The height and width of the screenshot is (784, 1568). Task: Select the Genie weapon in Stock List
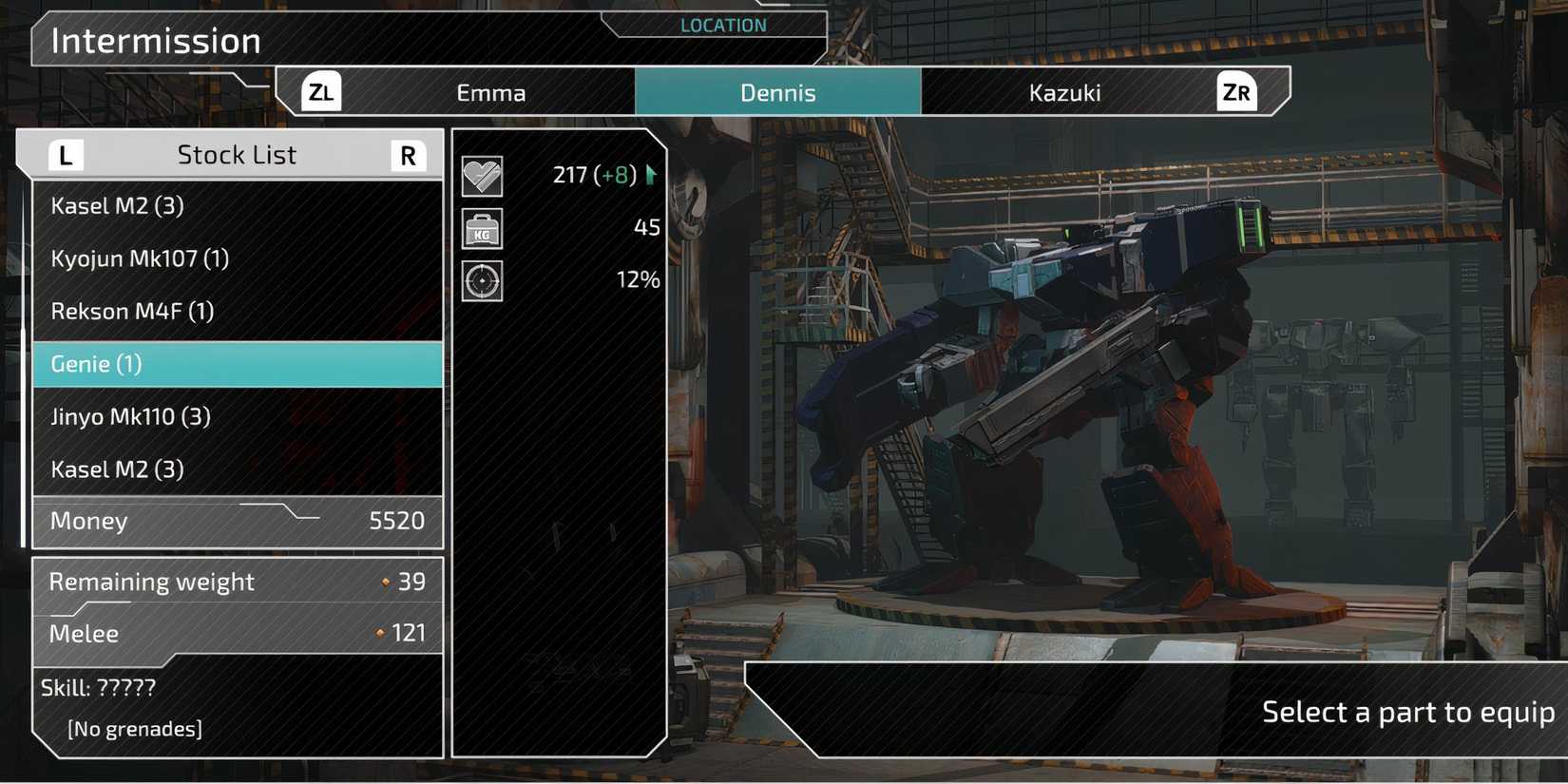pos(238,364)
